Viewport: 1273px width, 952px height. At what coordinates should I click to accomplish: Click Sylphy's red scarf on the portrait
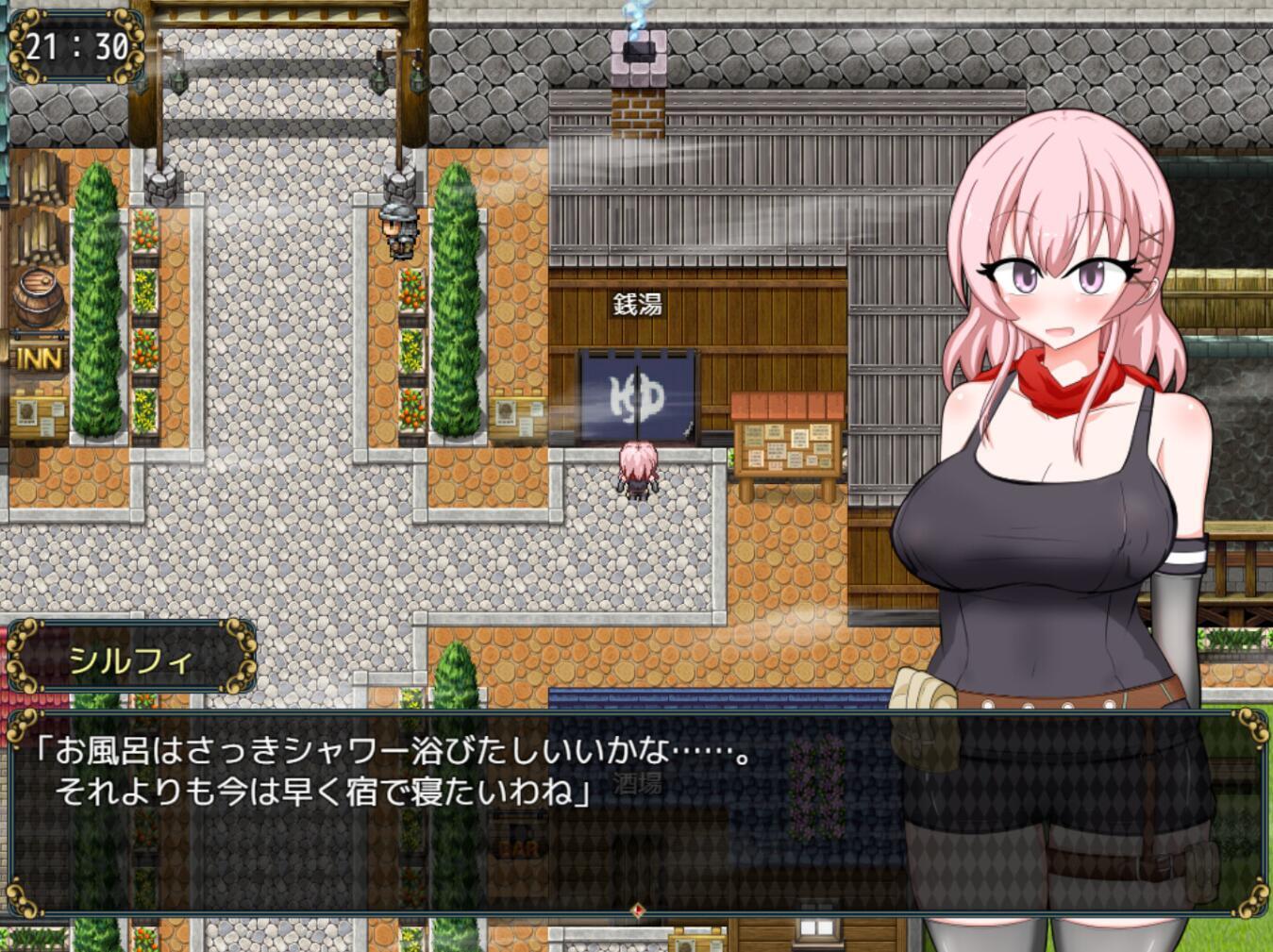click(x=1062, y=382)
